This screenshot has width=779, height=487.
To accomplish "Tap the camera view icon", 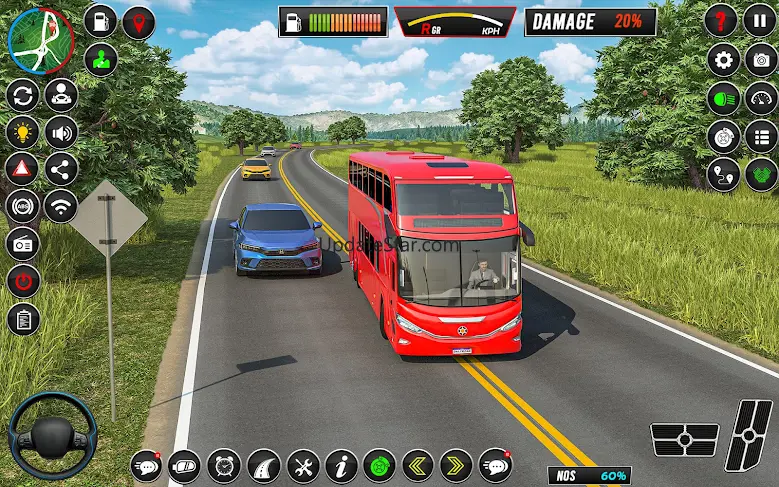I will (x=761, y=60).
